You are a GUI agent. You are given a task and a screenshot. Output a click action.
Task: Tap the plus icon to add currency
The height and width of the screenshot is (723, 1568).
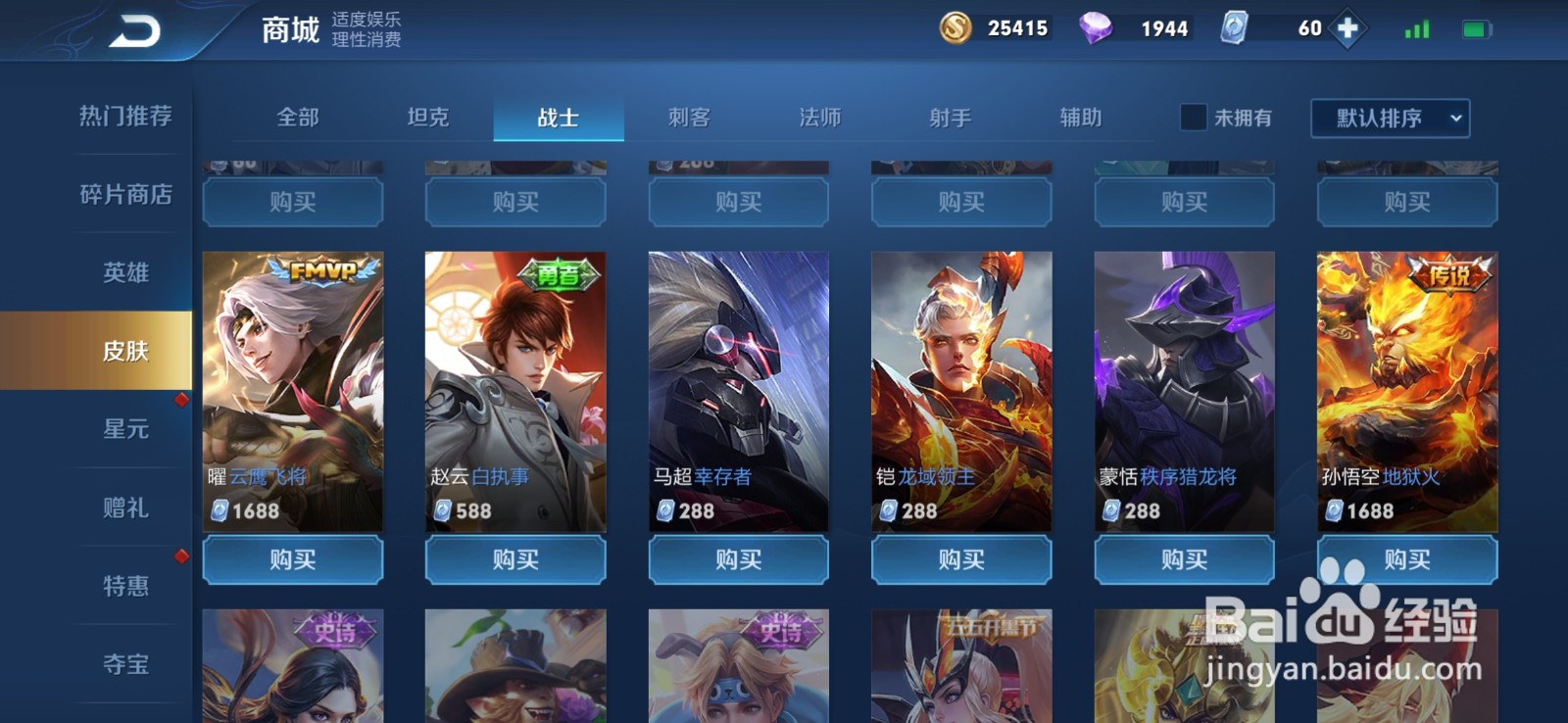coord(1347,28)
